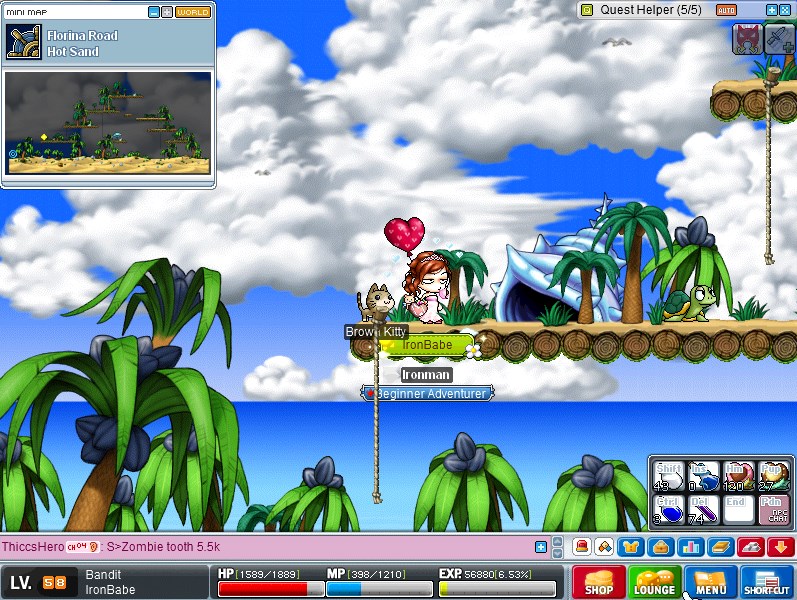Use the purple item on the Del slot
This screenshot has height=600, width=797.
coord(701,510)
